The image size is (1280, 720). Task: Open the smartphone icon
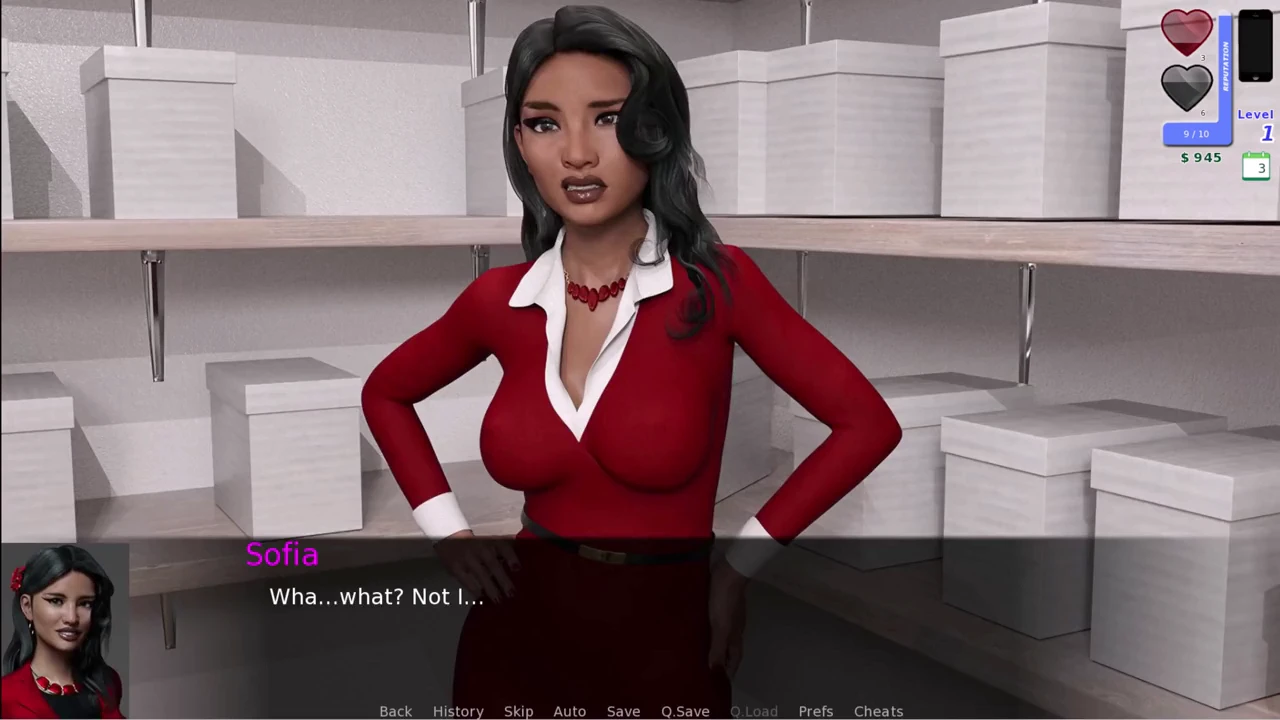pyautogui.click(x=1255, y=46)
